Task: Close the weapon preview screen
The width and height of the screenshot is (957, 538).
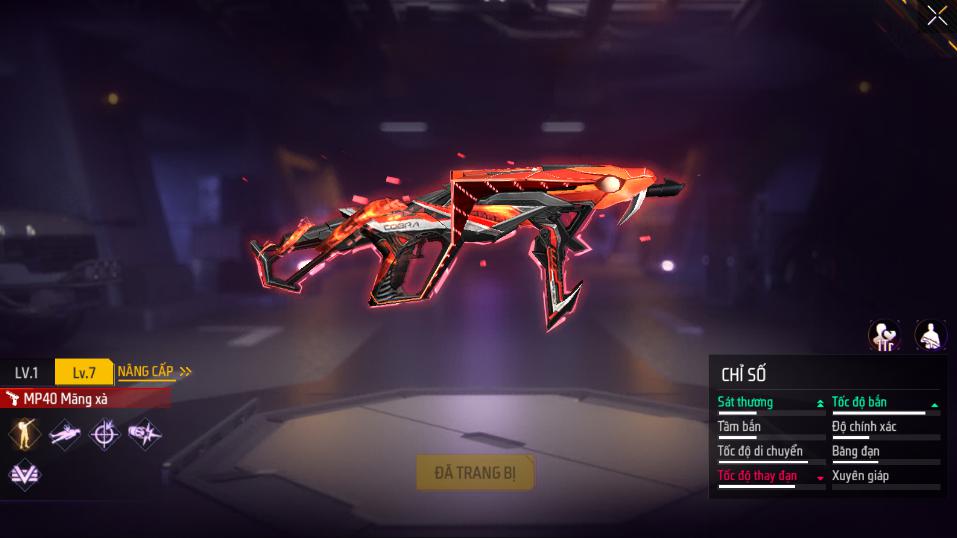Action: 937,16
